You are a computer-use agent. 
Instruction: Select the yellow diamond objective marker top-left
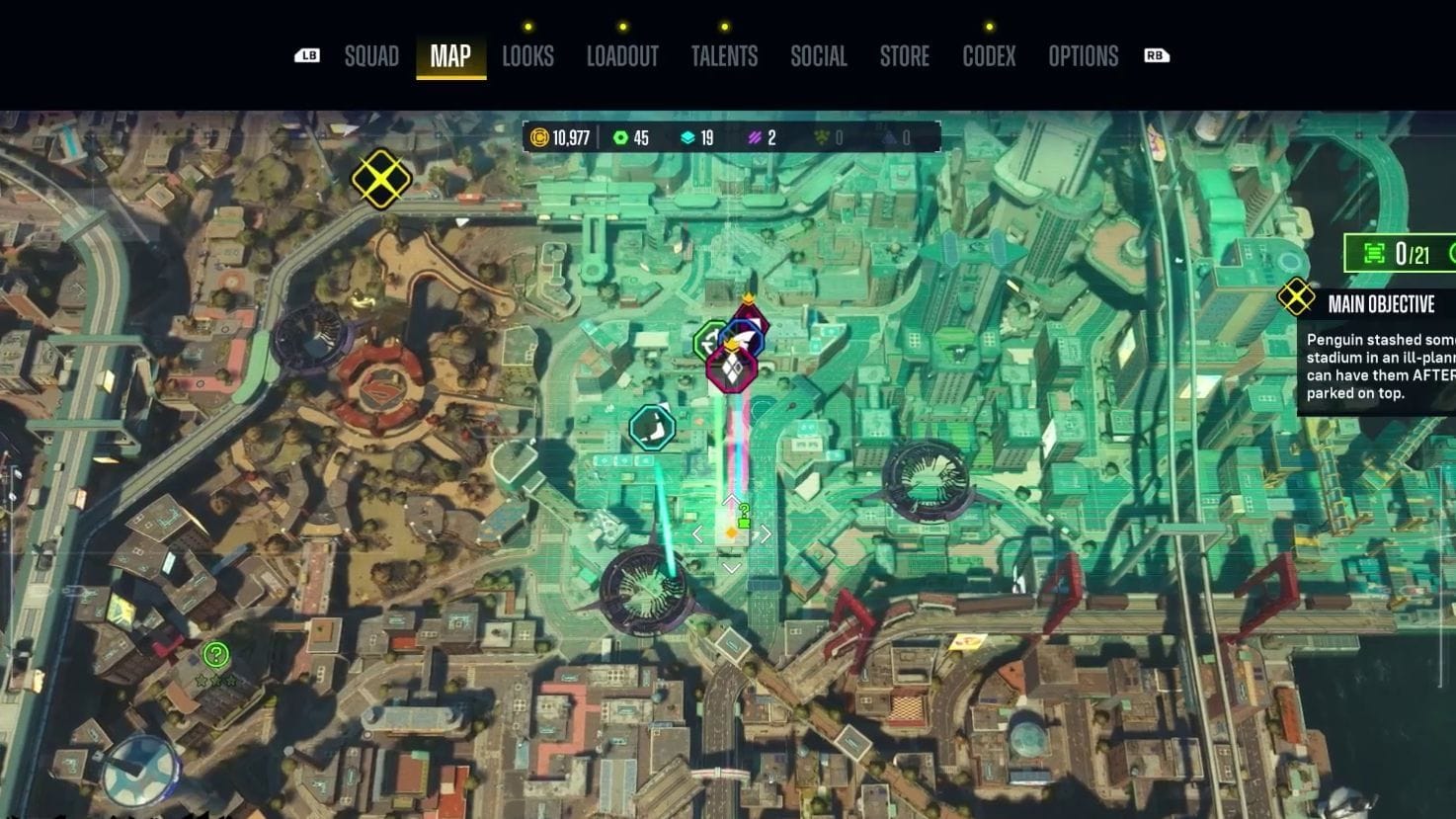coord(380,179)
